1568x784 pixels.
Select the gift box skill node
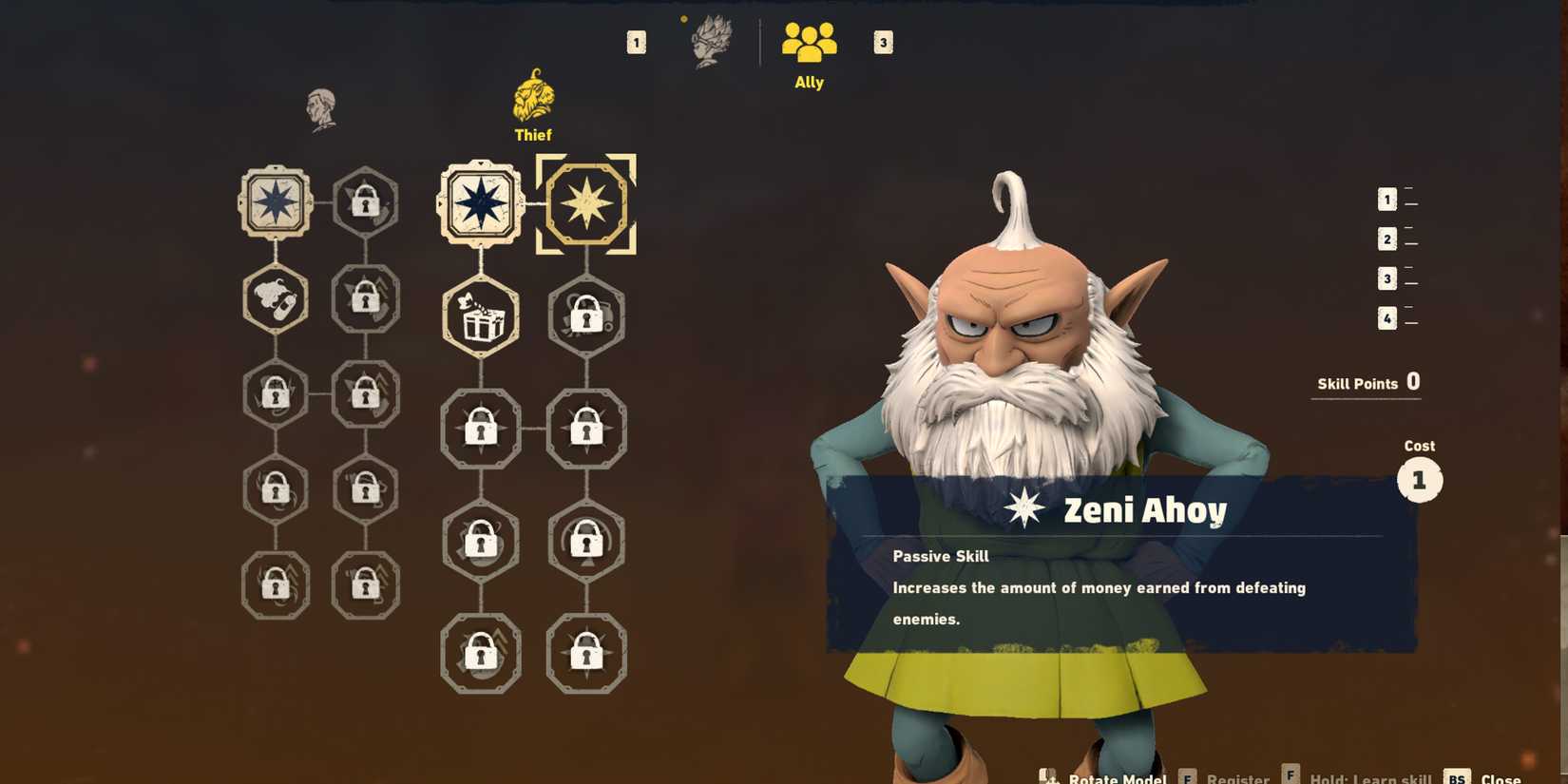(481, 317)
